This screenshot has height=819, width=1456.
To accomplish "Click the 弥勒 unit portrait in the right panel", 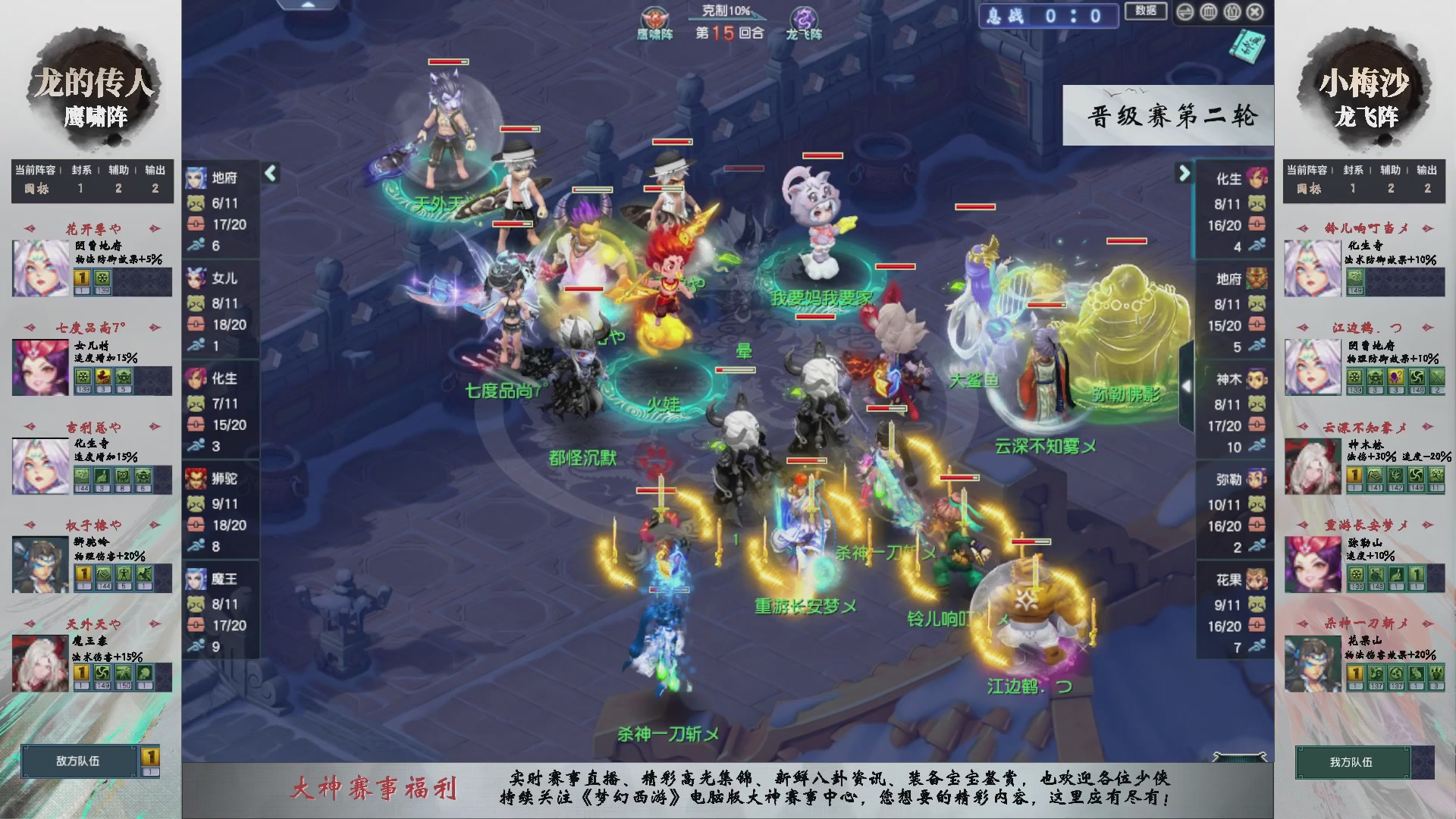I will pos(1255,478).
